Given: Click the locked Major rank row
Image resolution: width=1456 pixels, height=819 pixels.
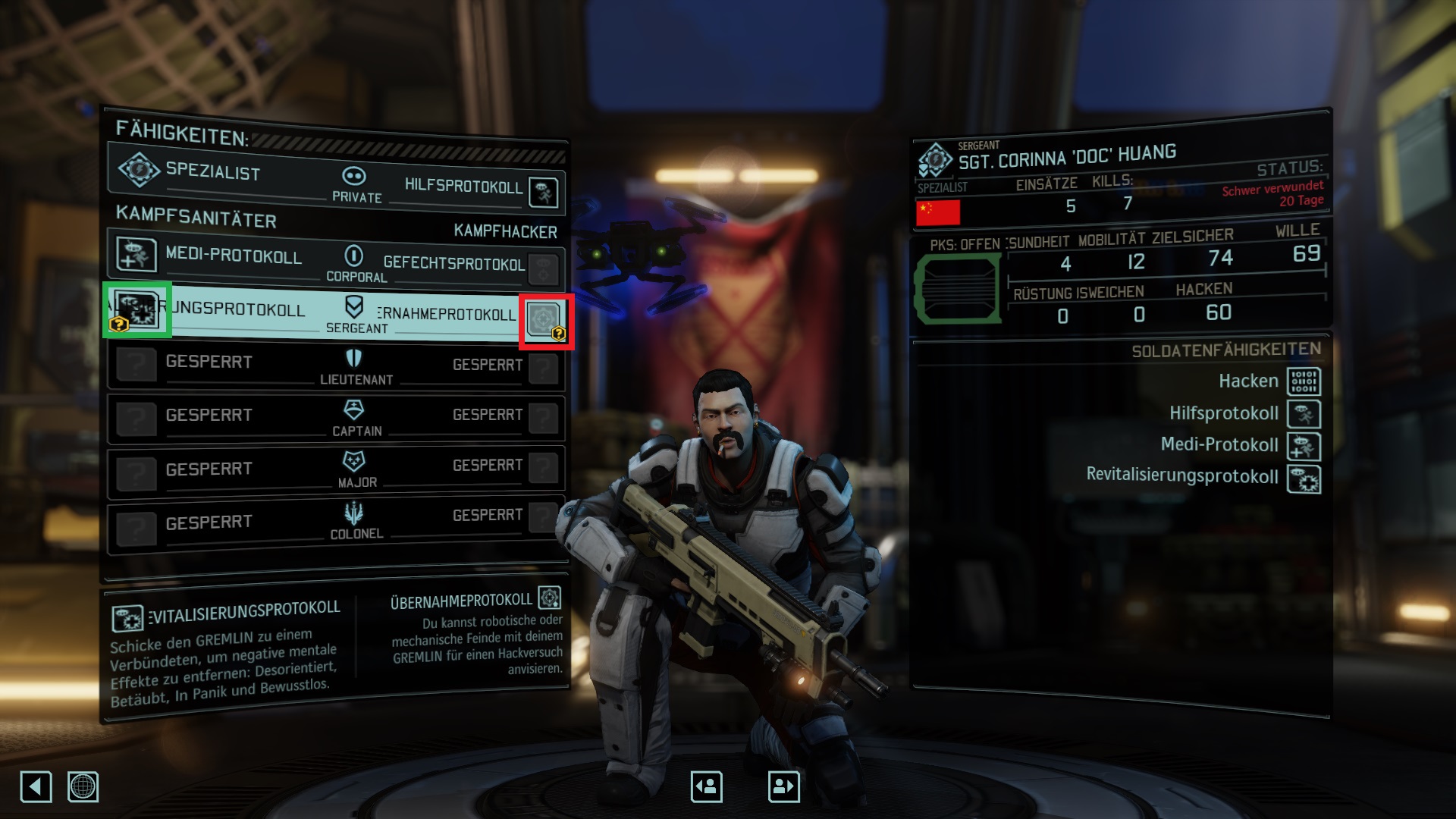Looking at the screenshot, I should 337,470.
